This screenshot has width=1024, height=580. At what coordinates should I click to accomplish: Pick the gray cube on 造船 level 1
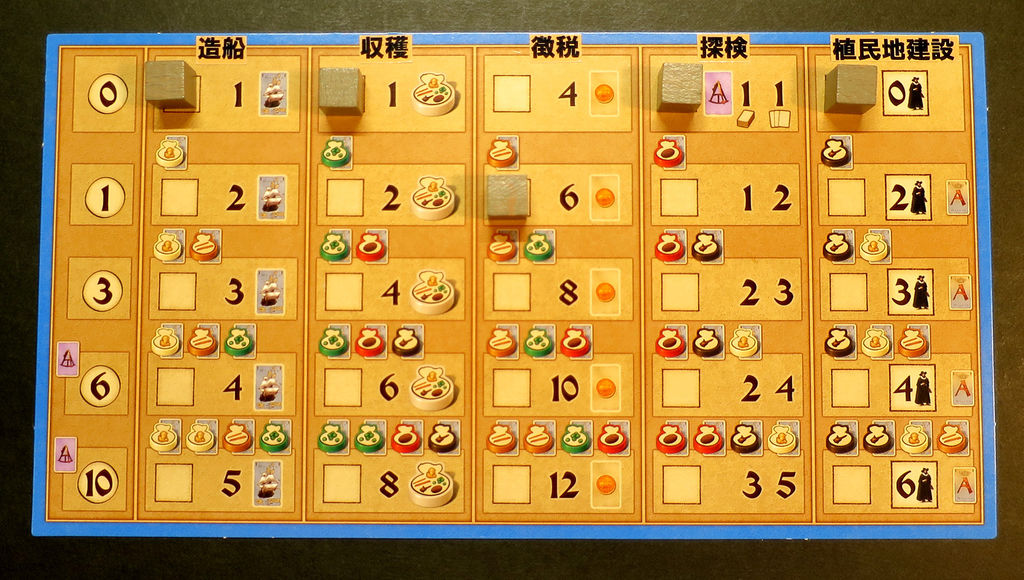click(x=169, y=84)
